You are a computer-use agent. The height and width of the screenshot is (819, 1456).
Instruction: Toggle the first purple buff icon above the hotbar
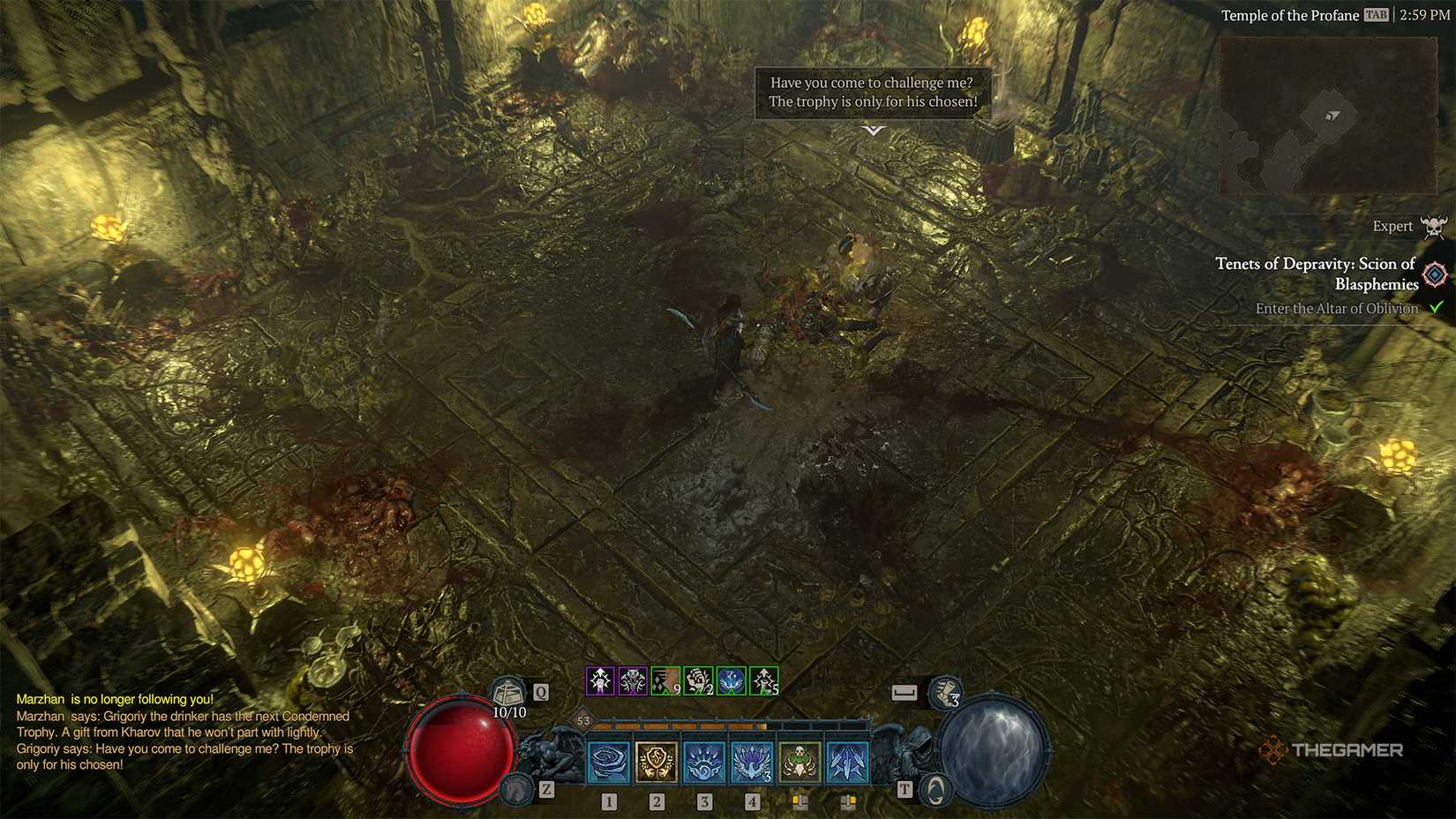point(600,681)
